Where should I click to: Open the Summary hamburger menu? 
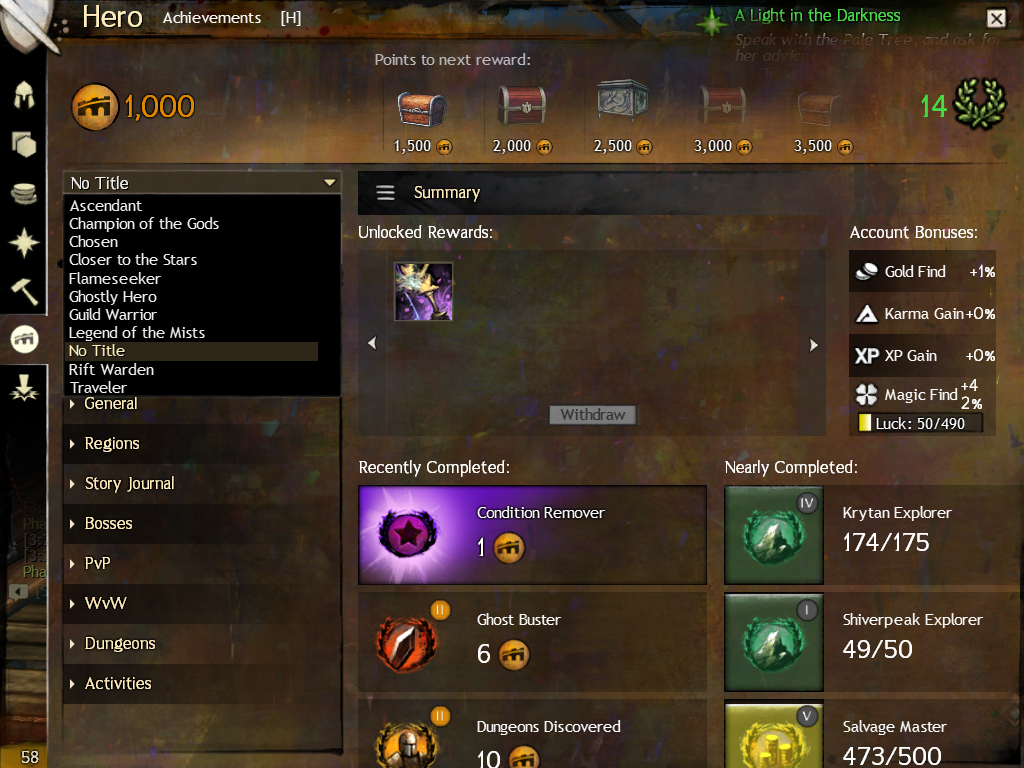(385, 193)
